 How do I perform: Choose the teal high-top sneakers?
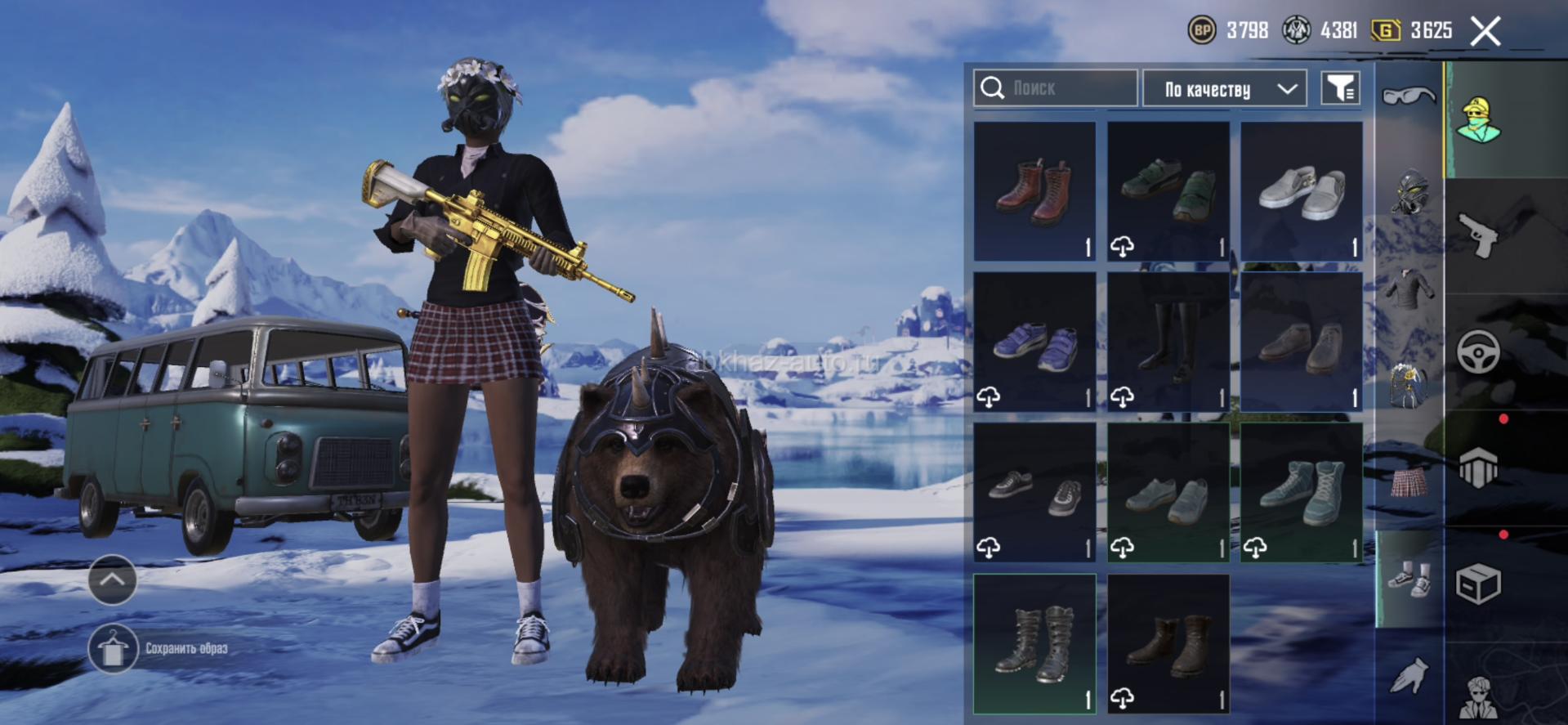(1301, 492)
